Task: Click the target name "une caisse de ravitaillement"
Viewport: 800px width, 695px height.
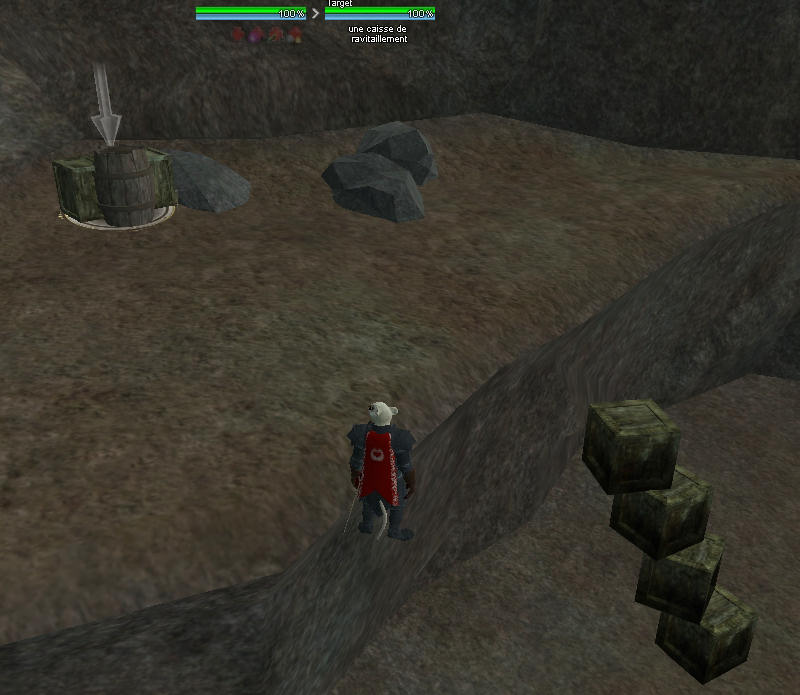Action: click(379, 34)
